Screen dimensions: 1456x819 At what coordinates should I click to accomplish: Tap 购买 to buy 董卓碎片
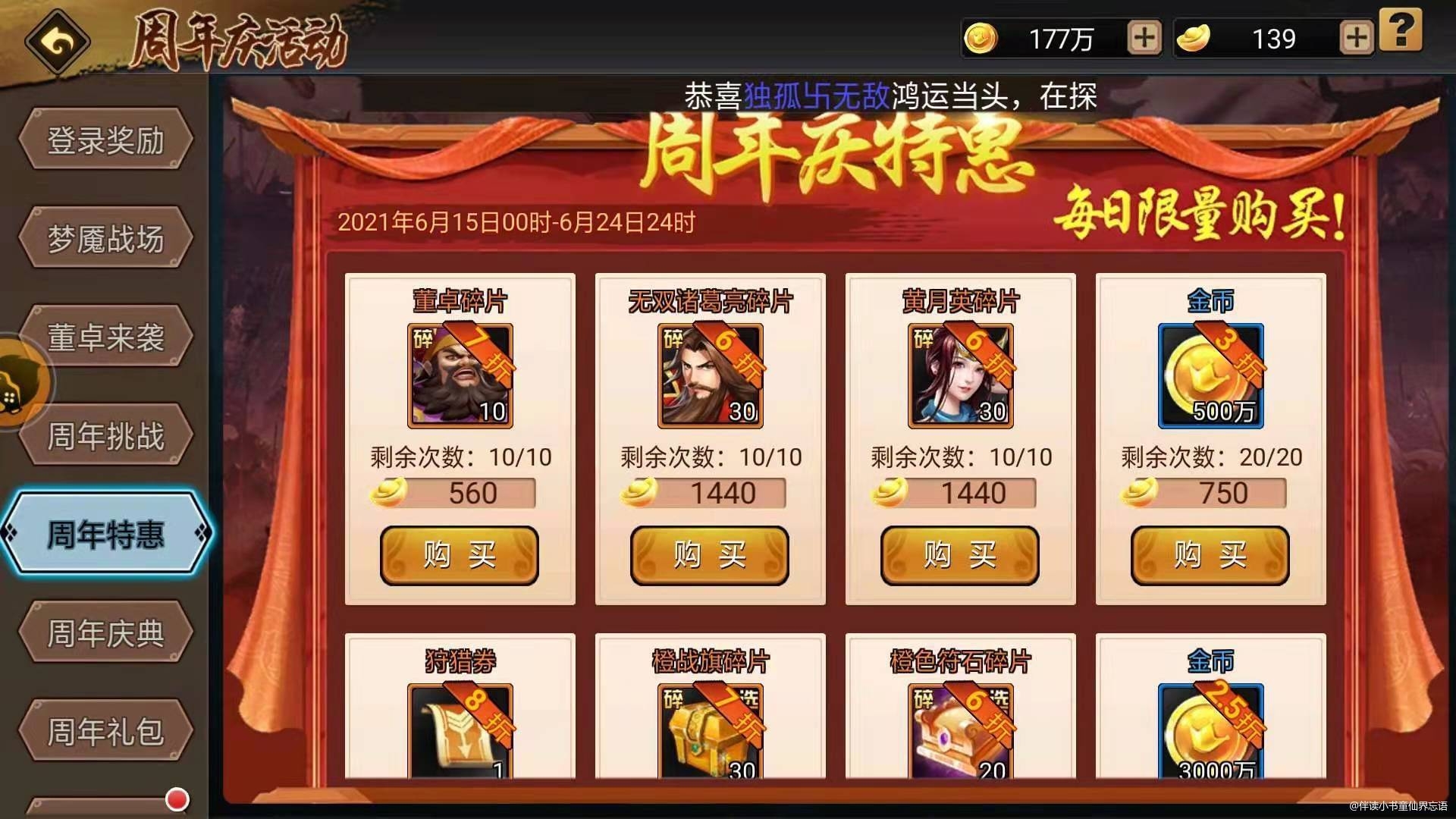[x=460, y=555]
